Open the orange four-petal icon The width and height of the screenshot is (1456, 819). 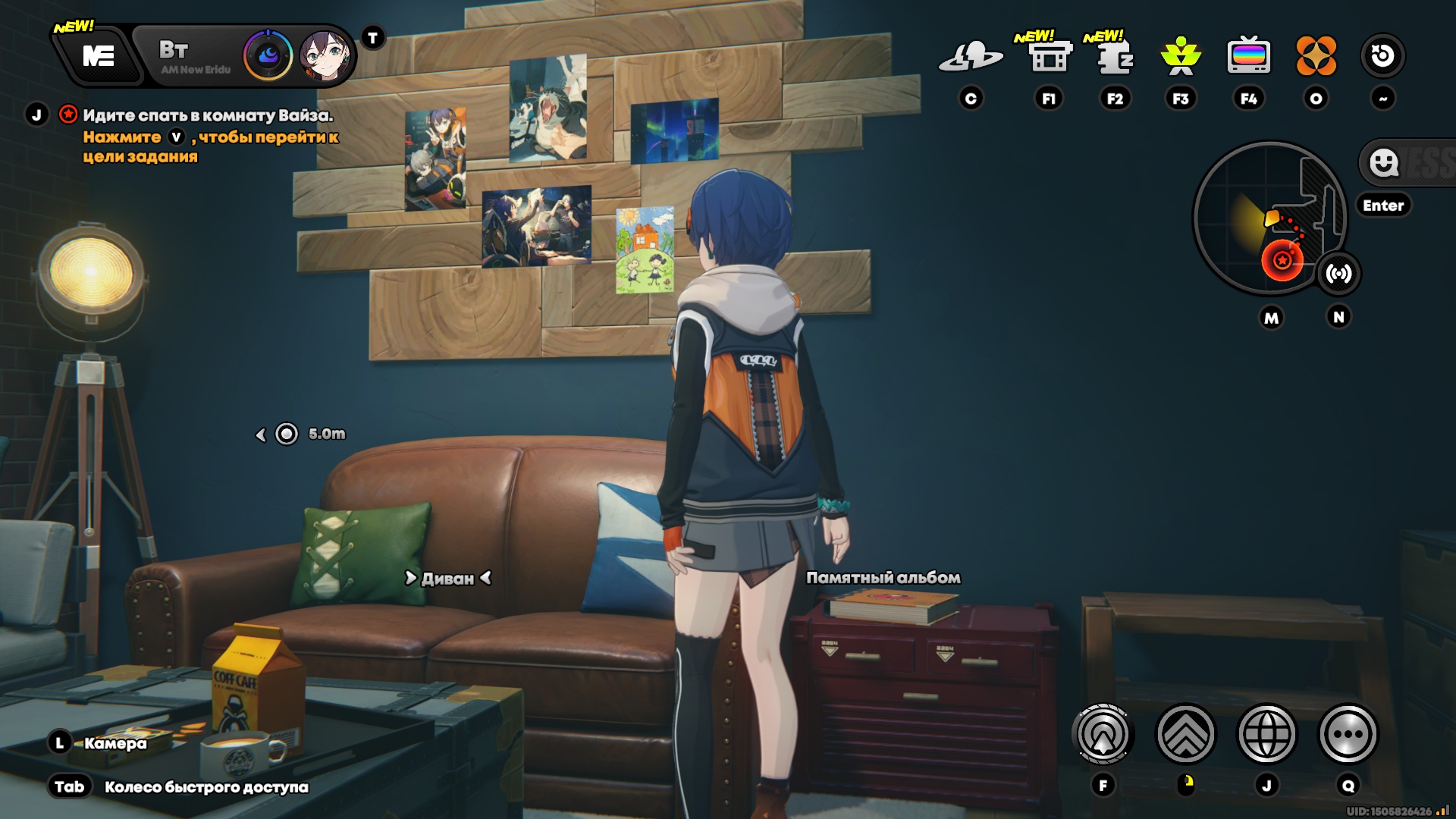point(1316,56)
